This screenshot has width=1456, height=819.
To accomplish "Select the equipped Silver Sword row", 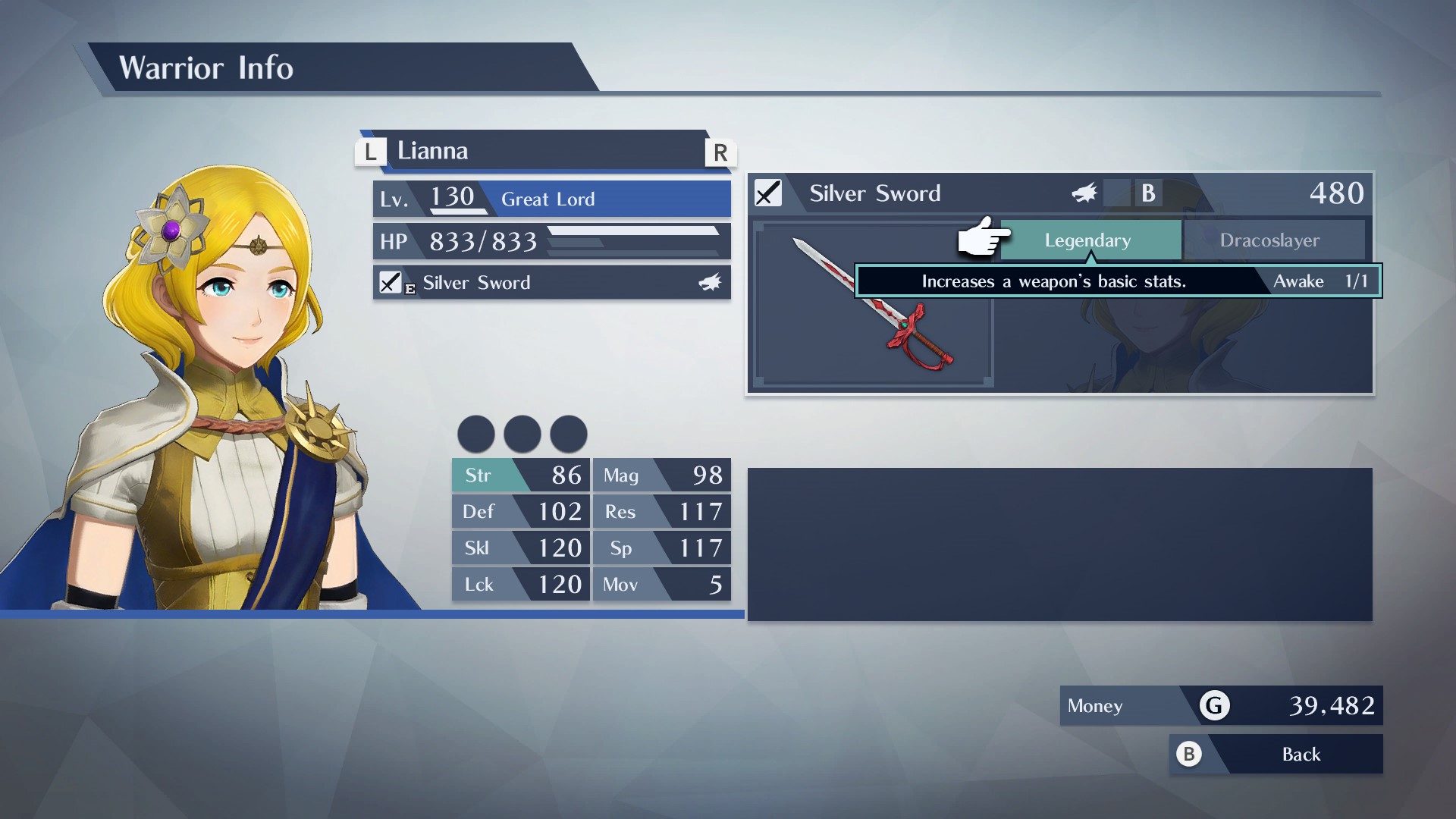I will coord(551,283).
